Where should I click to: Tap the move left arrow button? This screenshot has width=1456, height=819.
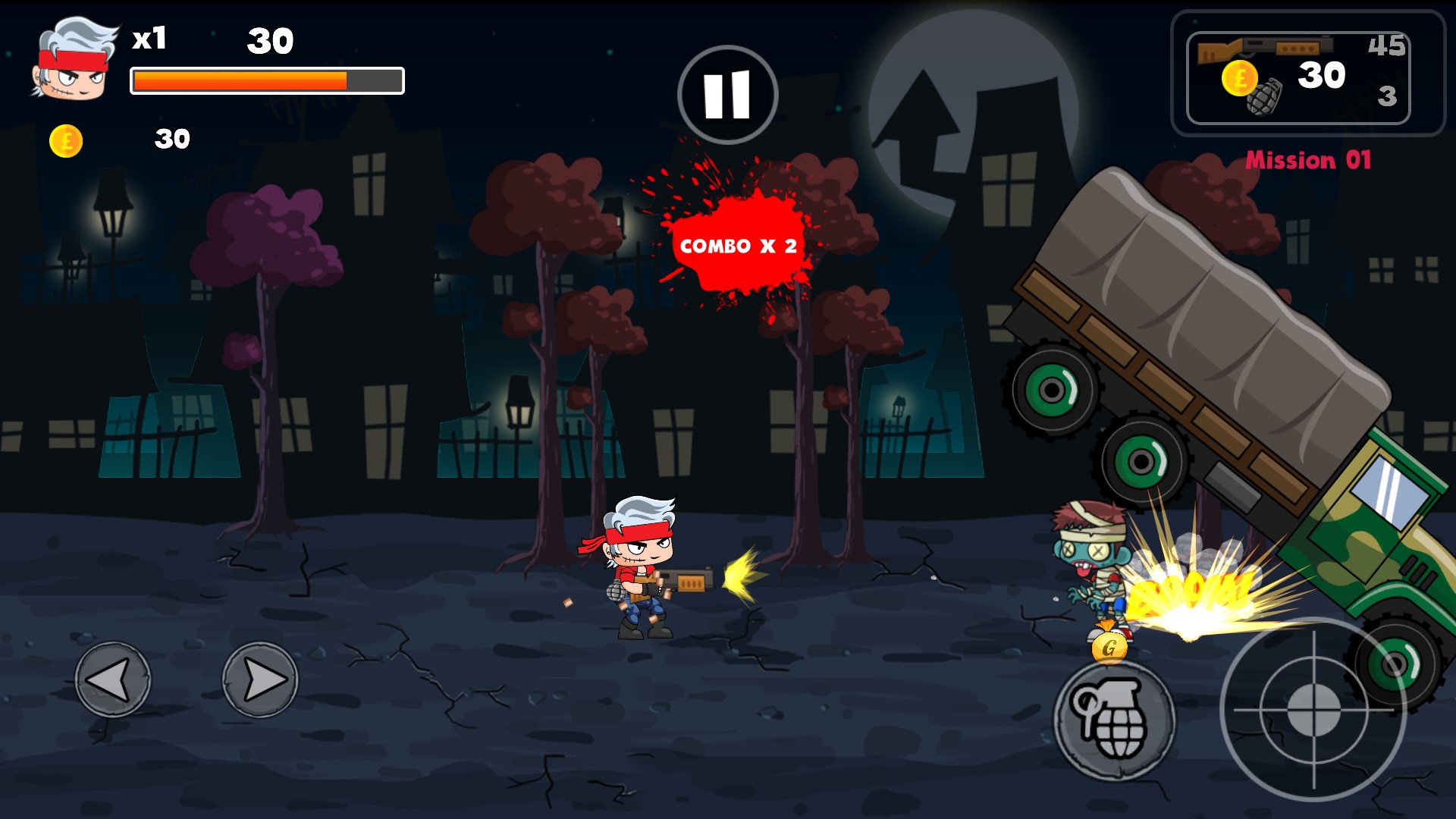tap(112, 679)
